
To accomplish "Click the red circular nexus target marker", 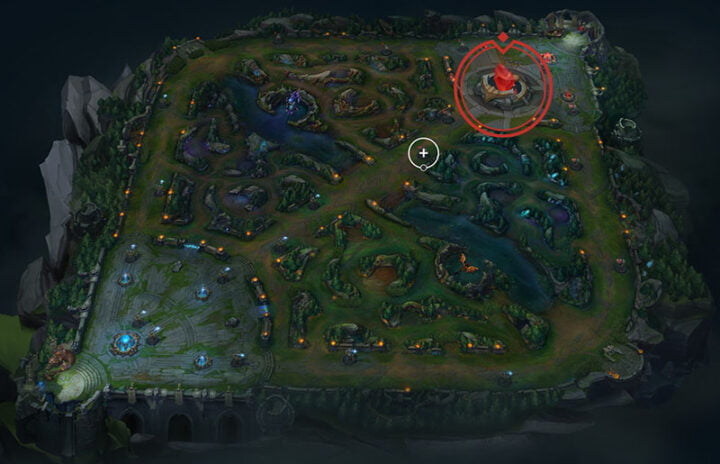I will 502,84.
